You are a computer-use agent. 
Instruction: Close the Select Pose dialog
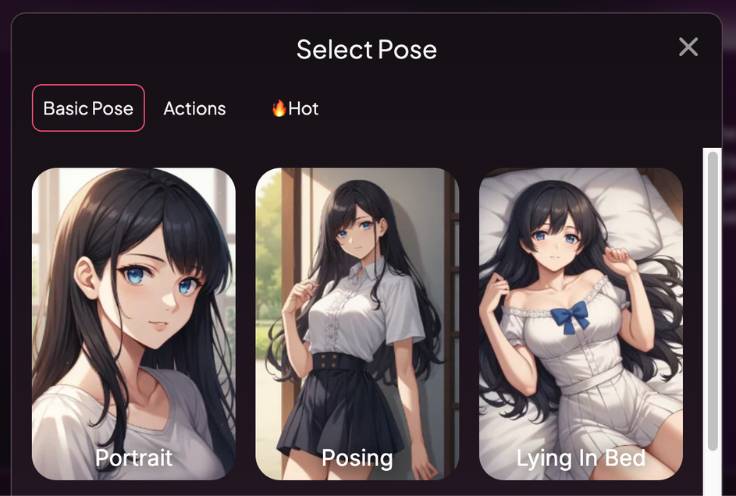click(688, 47)
